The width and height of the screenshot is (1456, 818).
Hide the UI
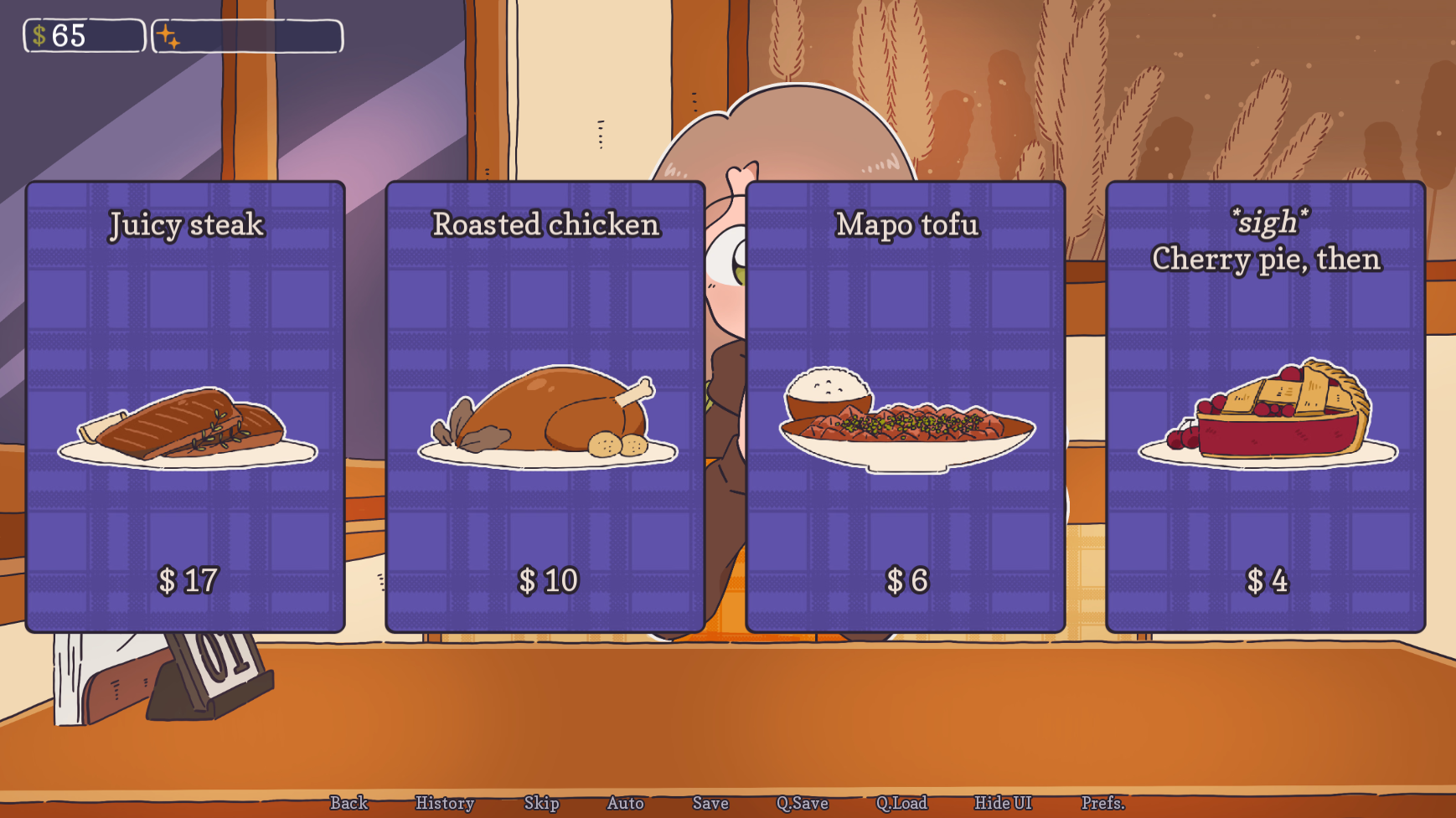pyautogui.click(x=1003, y=803)
